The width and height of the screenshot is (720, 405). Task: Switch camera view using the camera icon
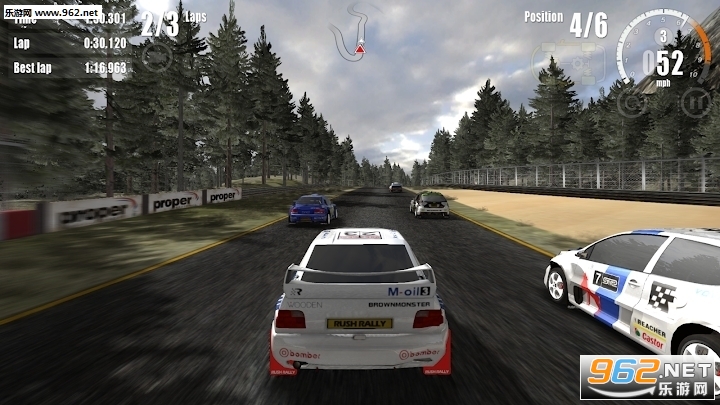[x=156, y=53]
